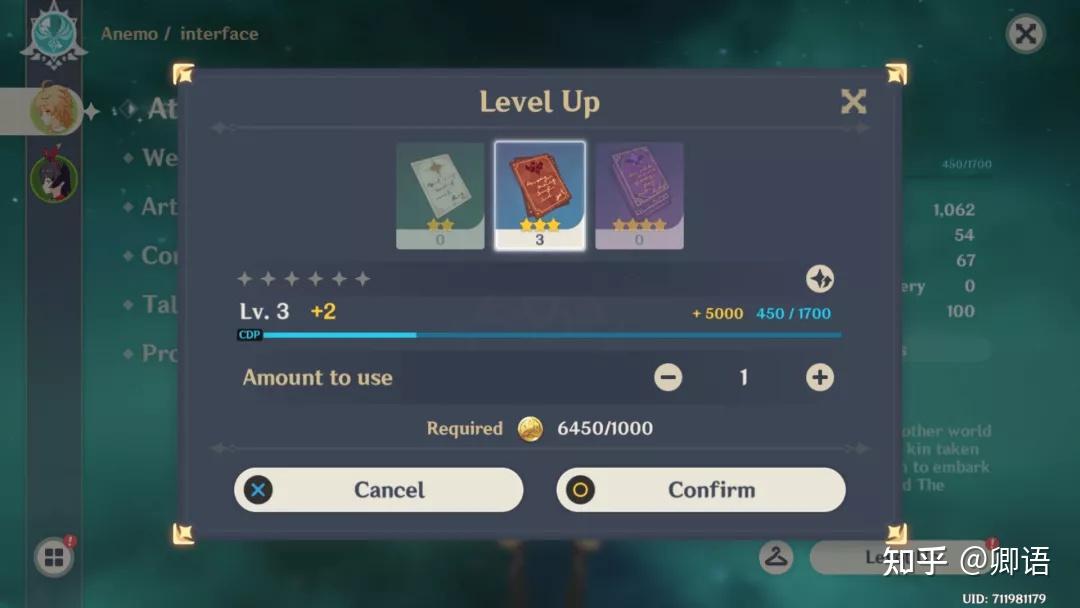Select the two-star white EXP book
1080x608 pixels.
coord(440,195)
